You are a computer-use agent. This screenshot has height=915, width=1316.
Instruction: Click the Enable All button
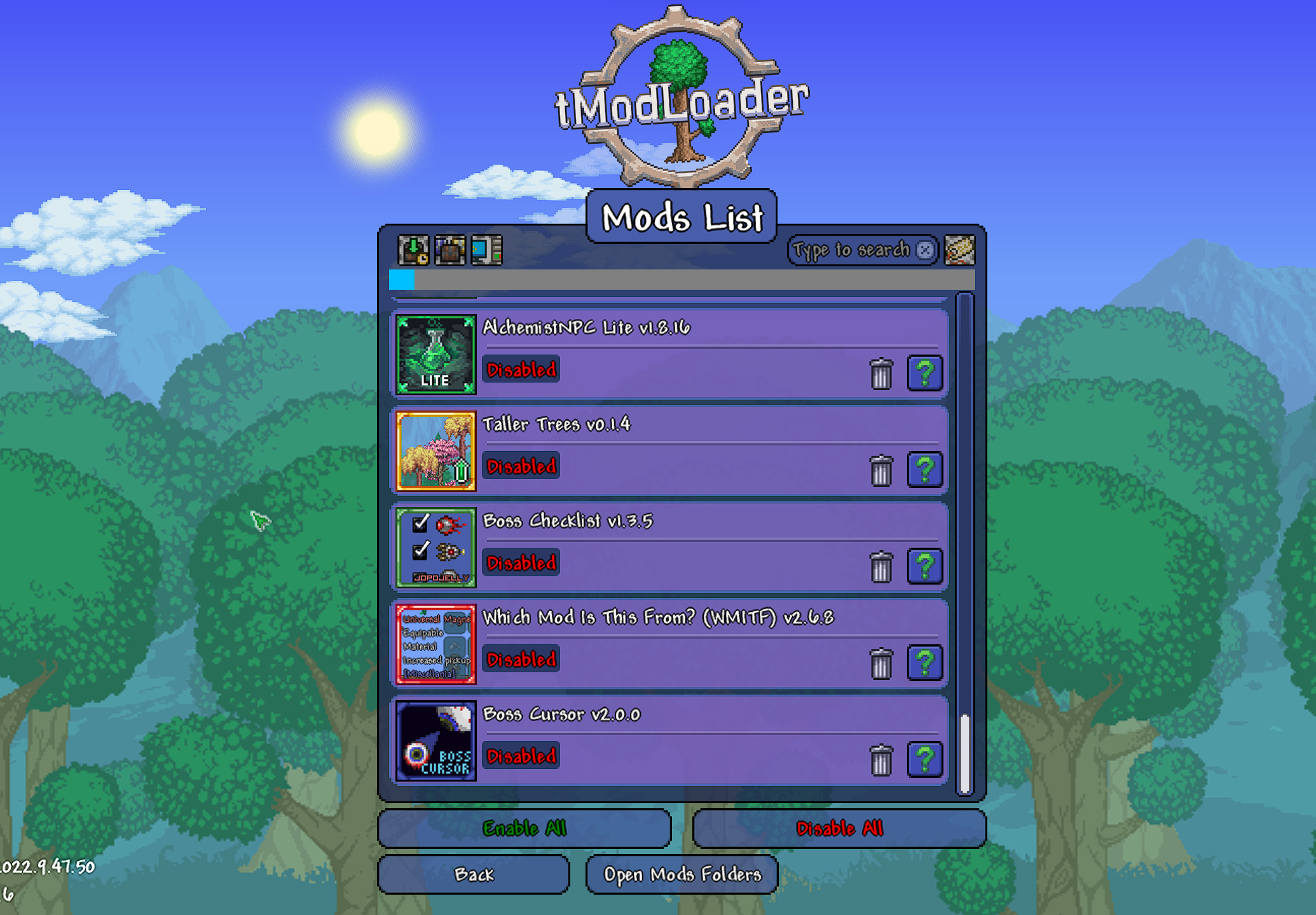coord(524,828)
